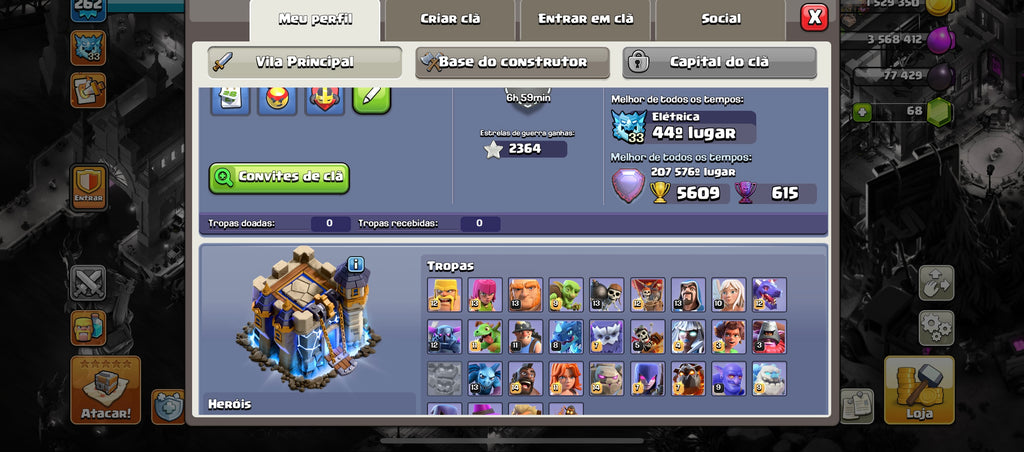Click the green pencil edit button
The height and width of the screenshot is (452, 1024).
pyautogui.click(x=371, y=98)
